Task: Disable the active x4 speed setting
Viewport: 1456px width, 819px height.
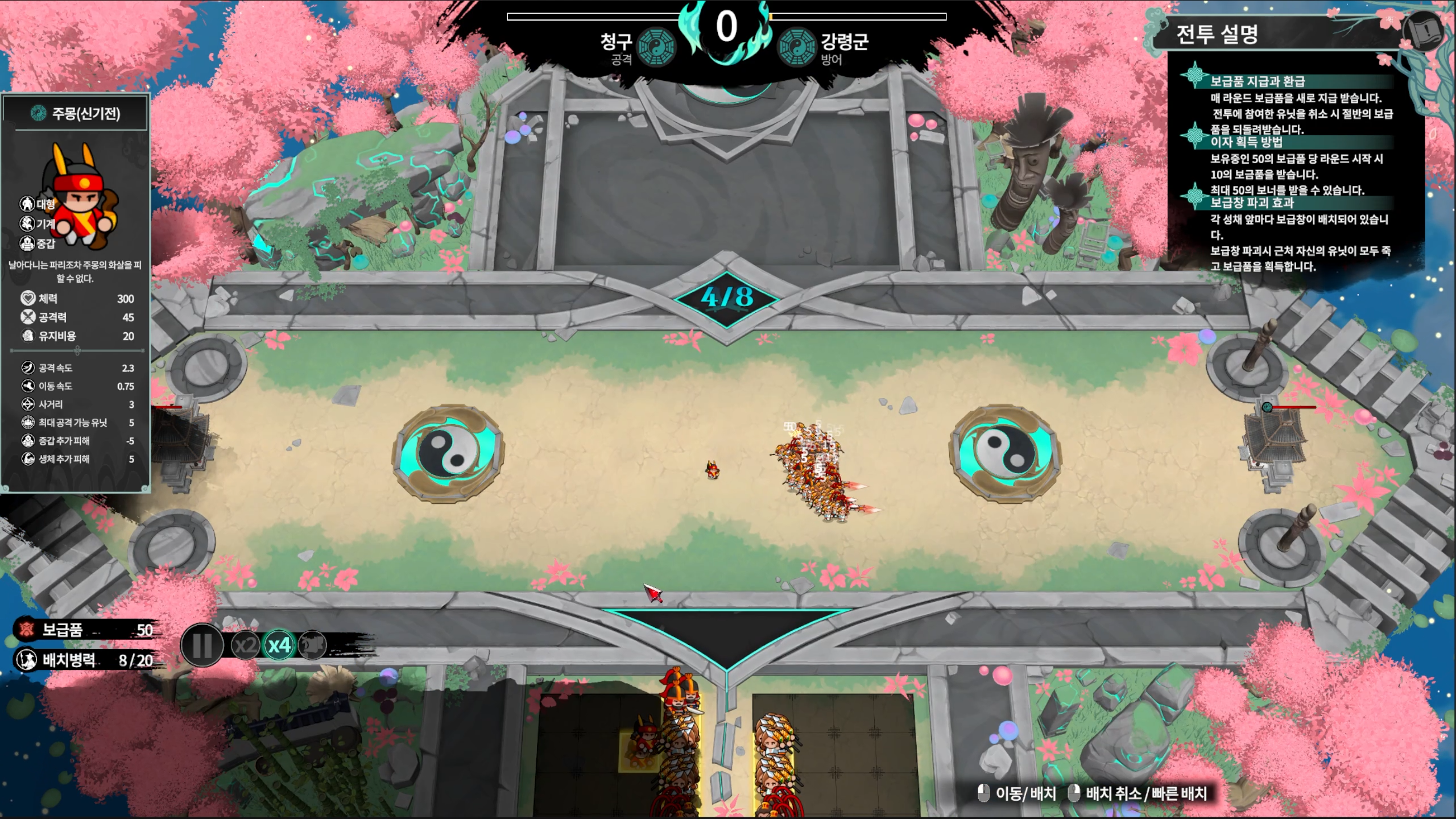Action: (278, 646)
